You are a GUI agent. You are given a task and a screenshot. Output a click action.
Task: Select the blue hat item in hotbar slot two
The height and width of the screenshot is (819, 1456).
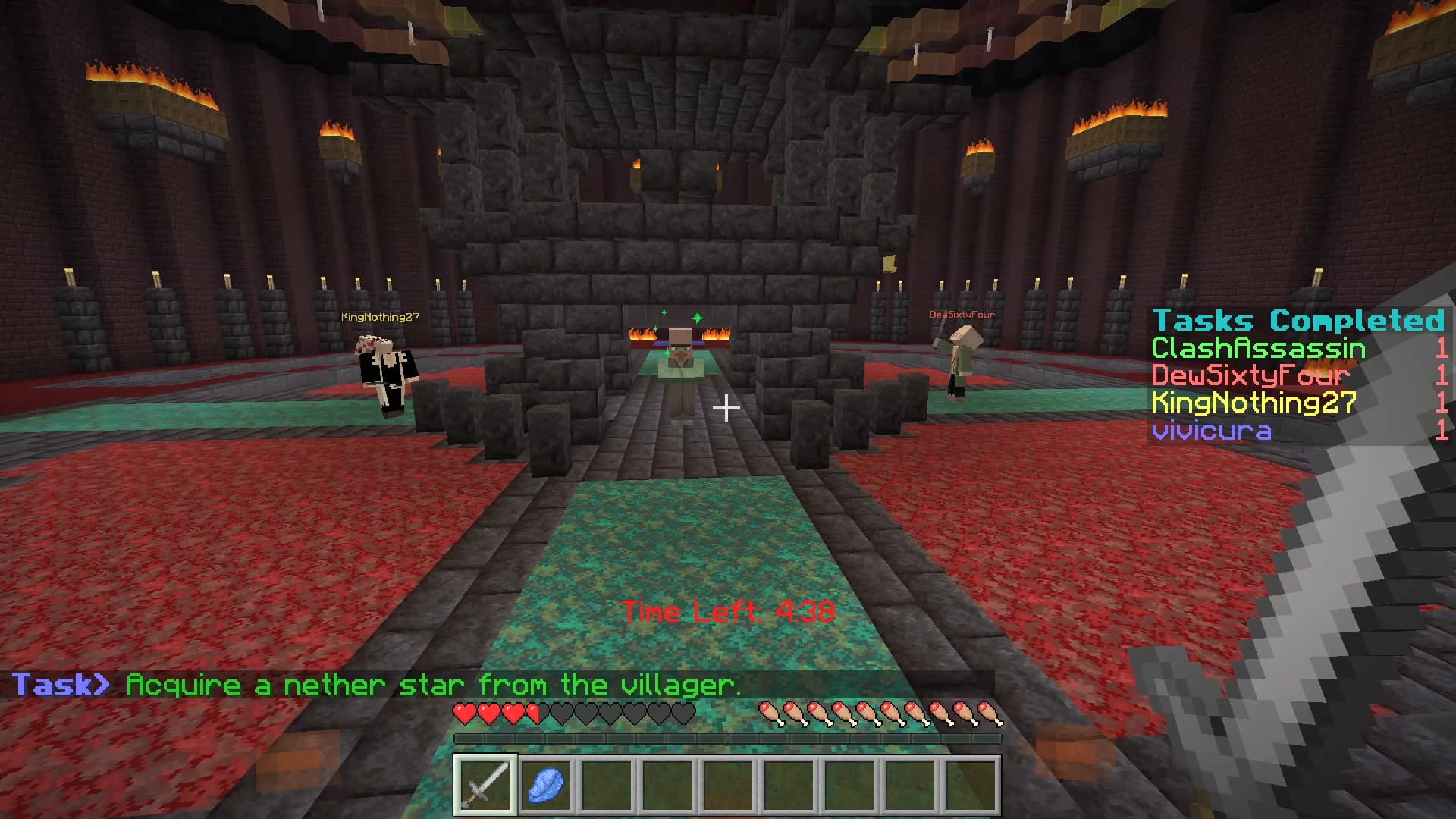(x=545, y=784)
